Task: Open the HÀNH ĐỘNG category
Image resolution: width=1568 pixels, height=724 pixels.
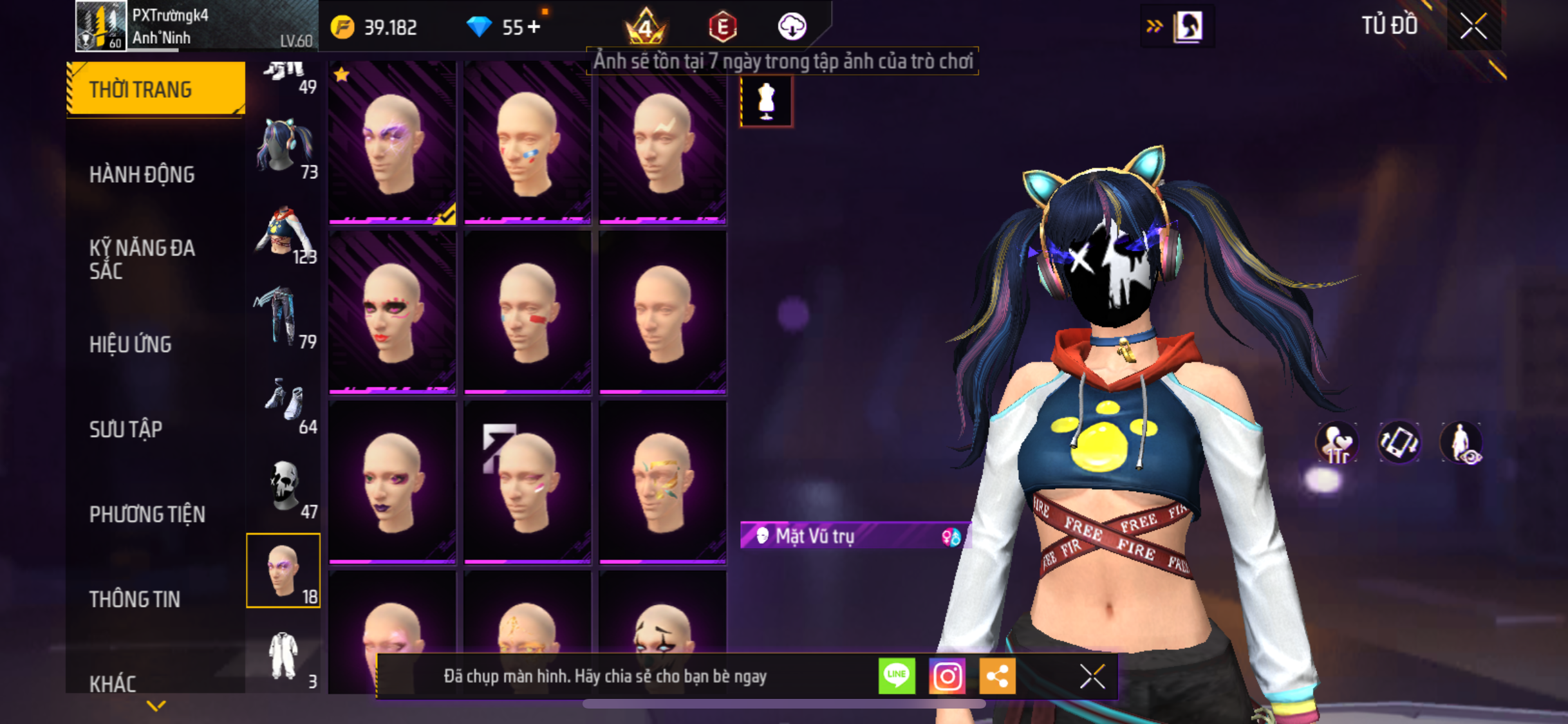Action: tap(142, 174)
